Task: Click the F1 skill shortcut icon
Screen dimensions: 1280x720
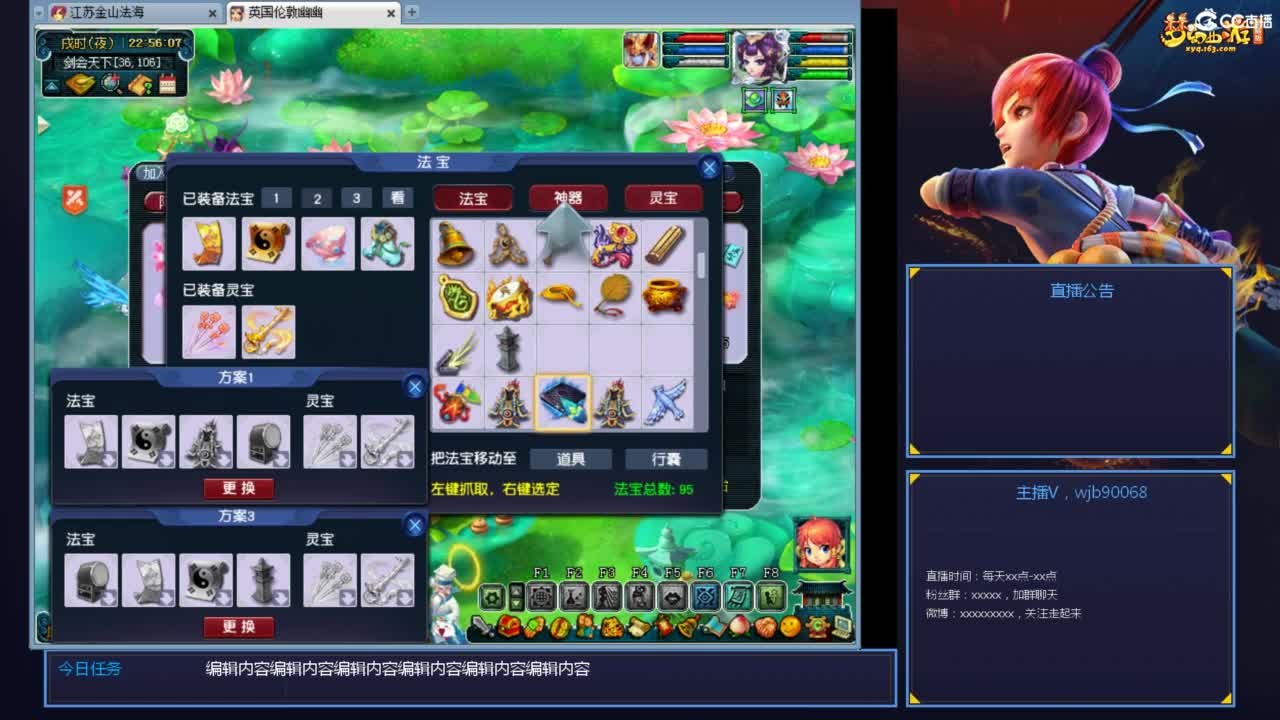Action: pos(541,597)
